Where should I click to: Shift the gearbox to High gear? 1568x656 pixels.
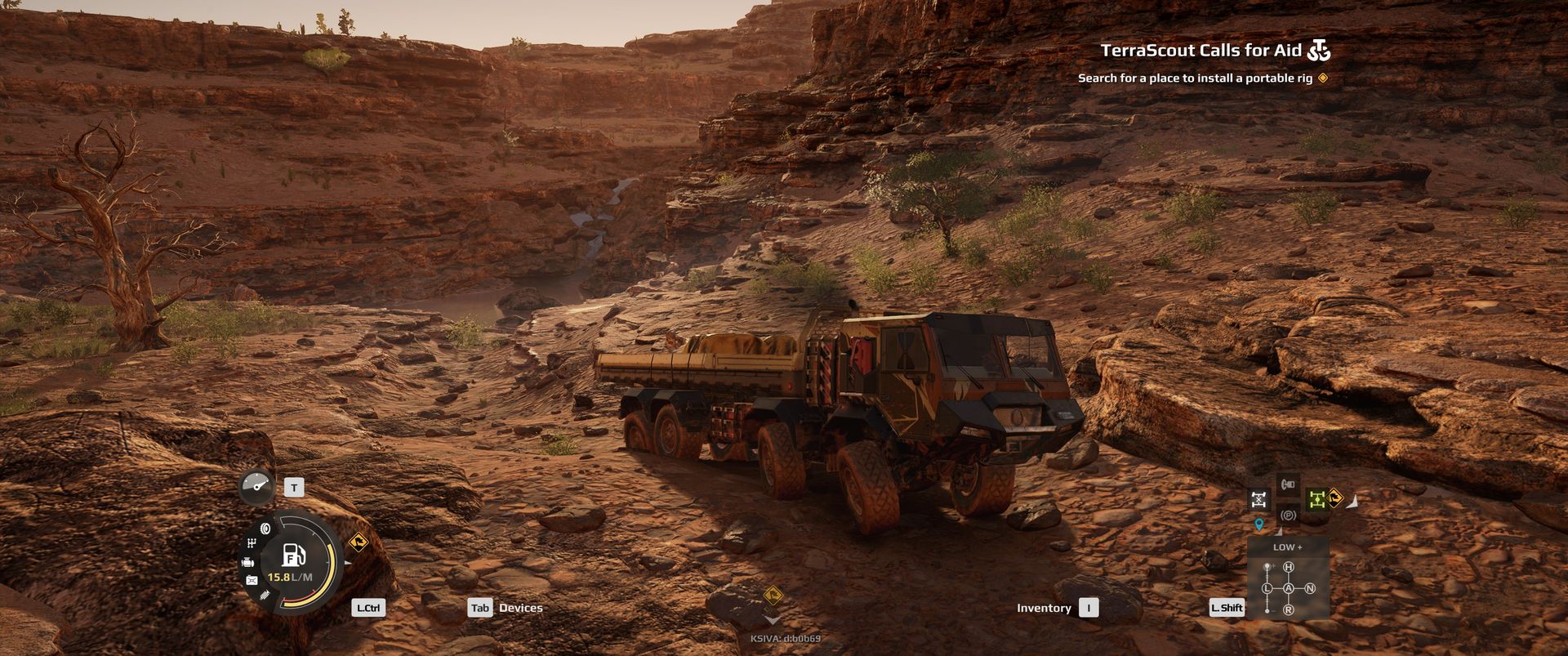[x=1289, y=567]
